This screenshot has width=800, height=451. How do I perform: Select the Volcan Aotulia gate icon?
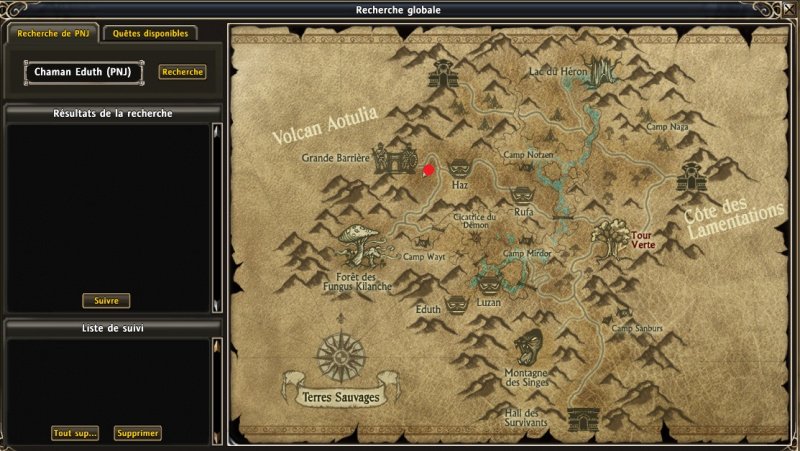[x=441, y=72]
